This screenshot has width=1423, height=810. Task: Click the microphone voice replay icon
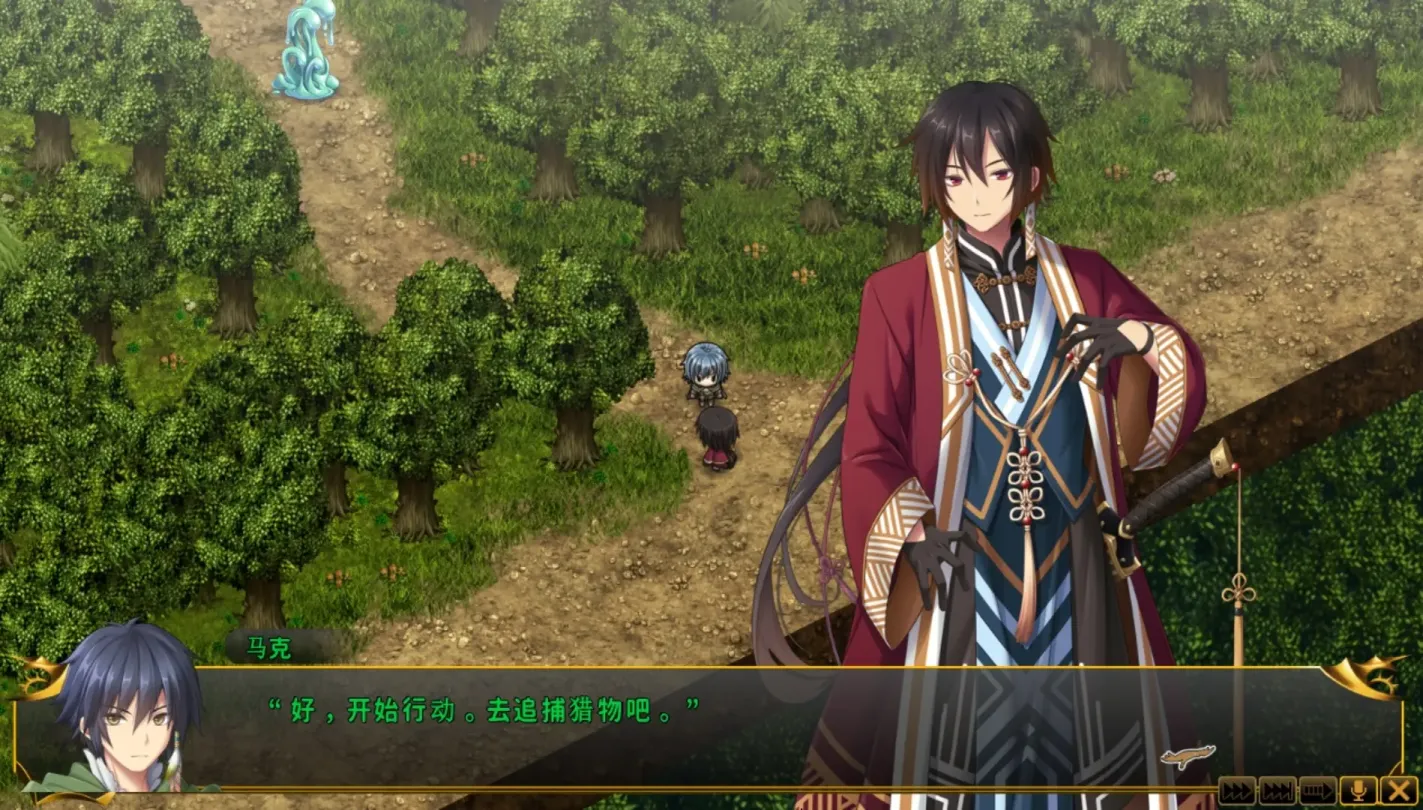click(x=1357, y=790)
